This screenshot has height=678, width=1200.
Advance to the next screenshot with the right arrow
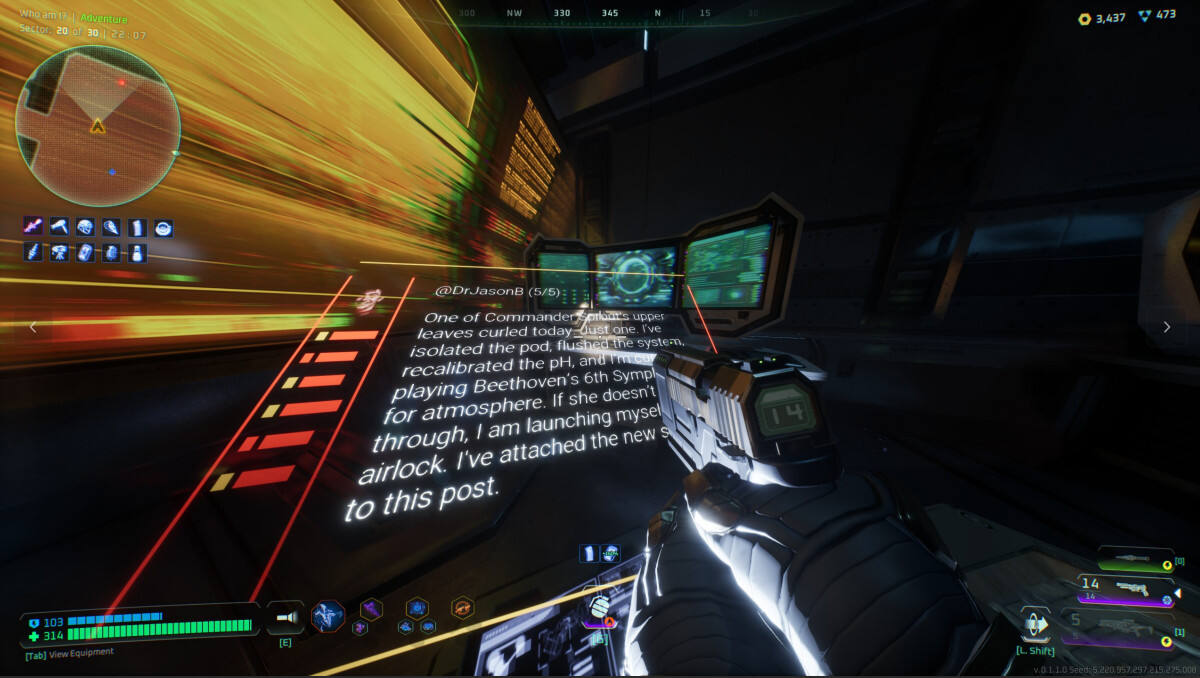pyautogui.click(x=1166, y=327)
